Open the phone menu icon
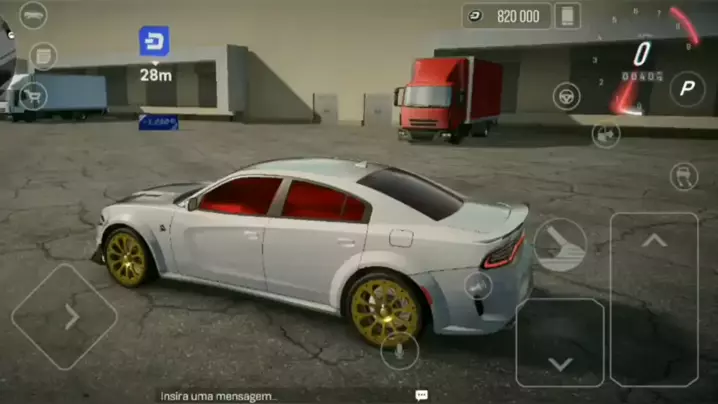 tap(568, 16)
